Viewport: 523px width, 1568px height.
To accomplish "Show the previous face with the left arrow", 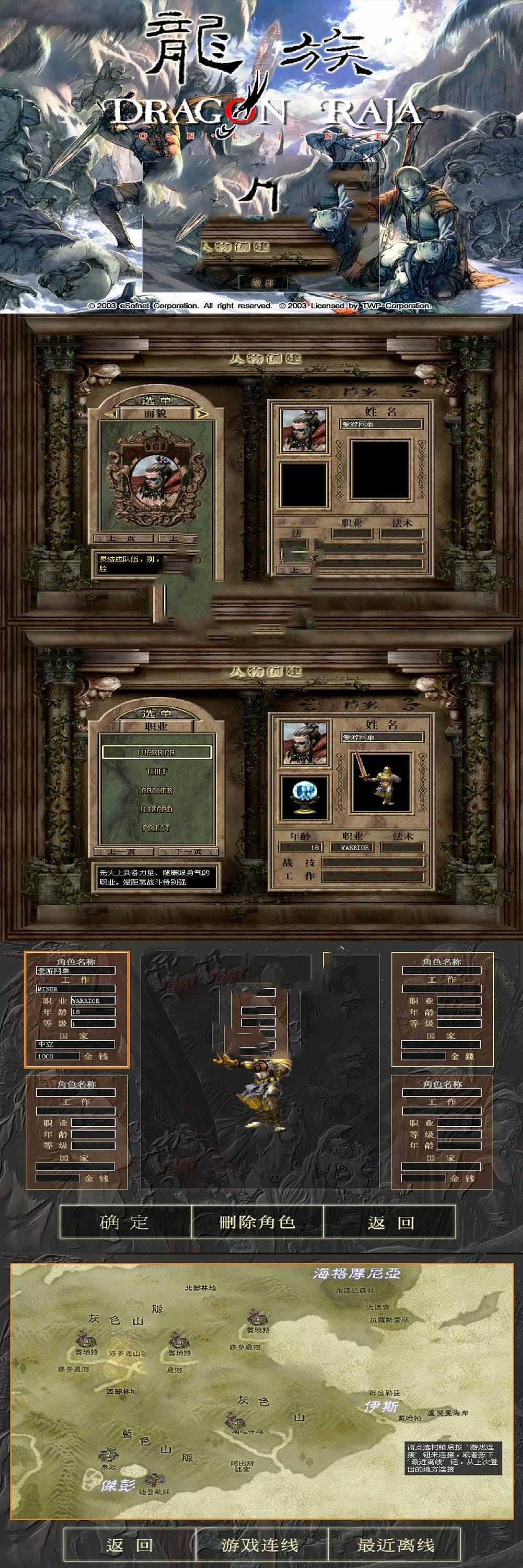I will (111, 413).
